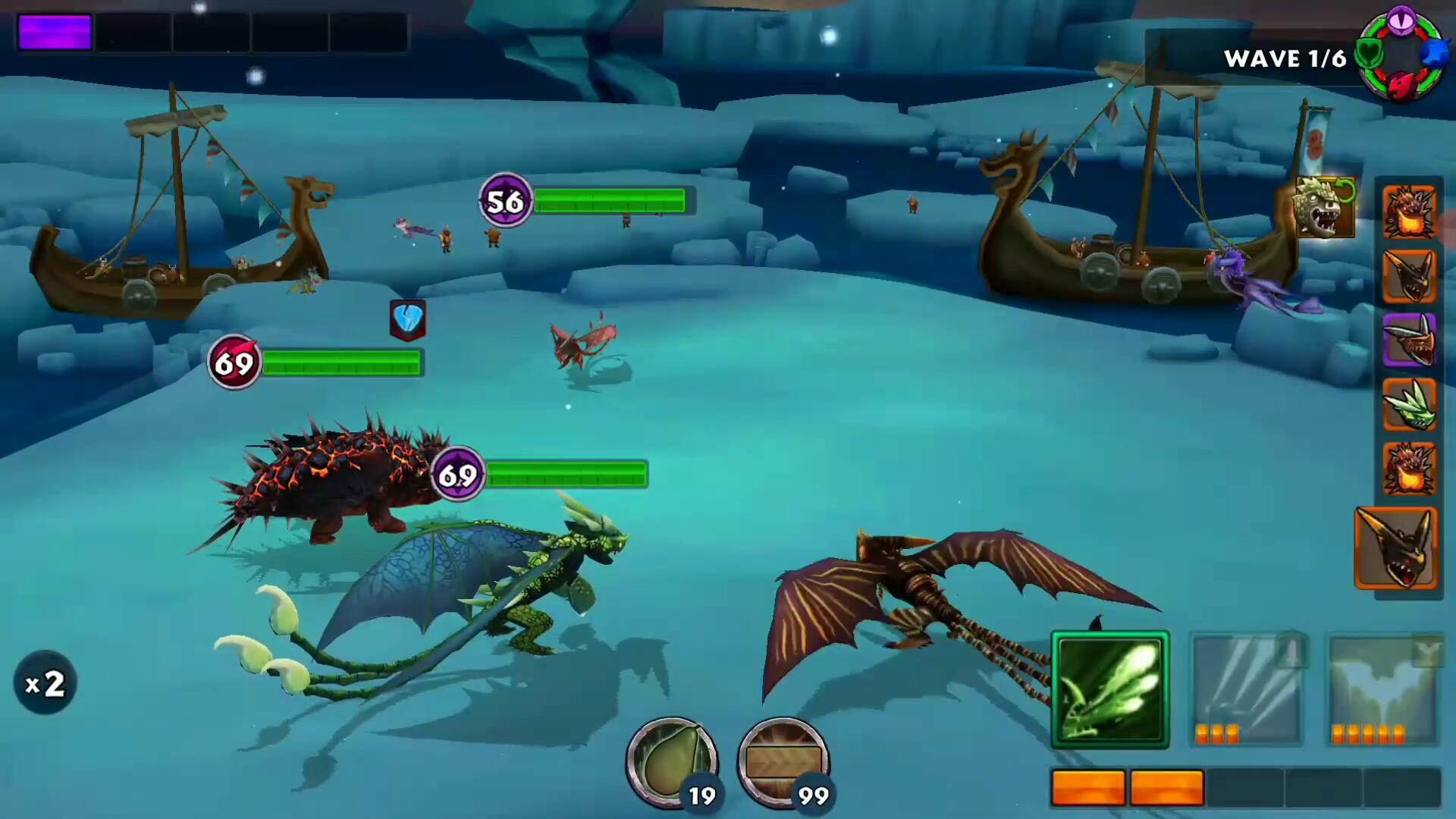Open the element advantage wheel
The width and height of the screenshot is (1456, 819).
[x=1400, y=53]
